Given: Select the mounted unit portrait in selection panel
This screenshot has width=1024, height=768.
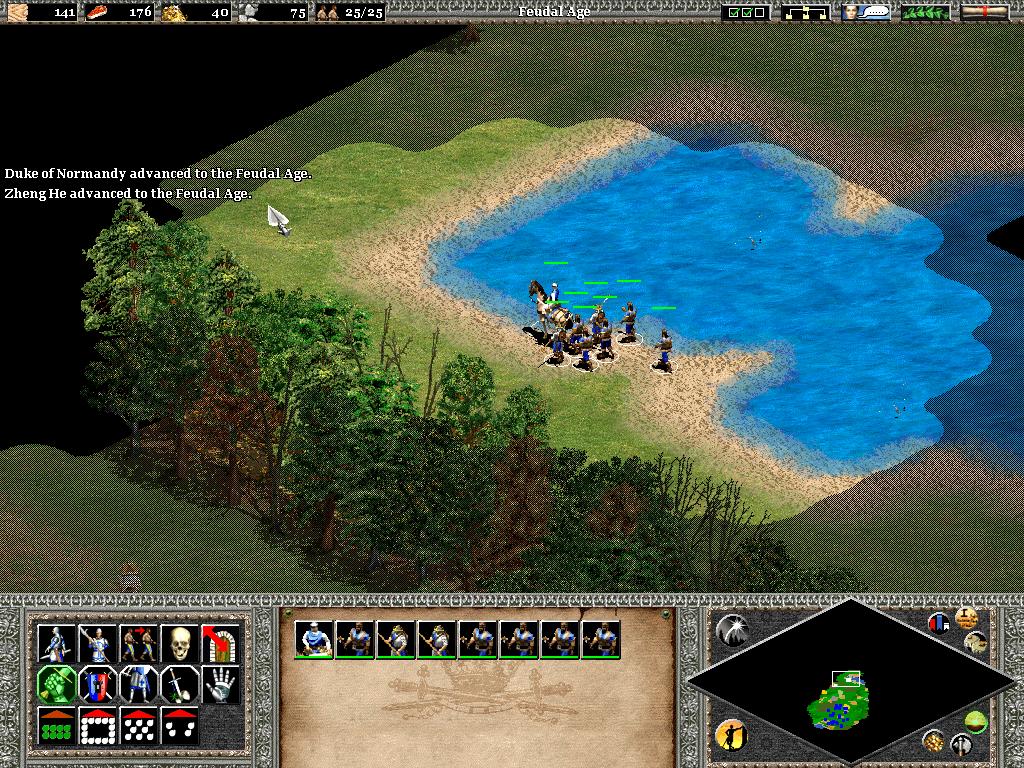Looking at the screenshot, I should point(314,639).
